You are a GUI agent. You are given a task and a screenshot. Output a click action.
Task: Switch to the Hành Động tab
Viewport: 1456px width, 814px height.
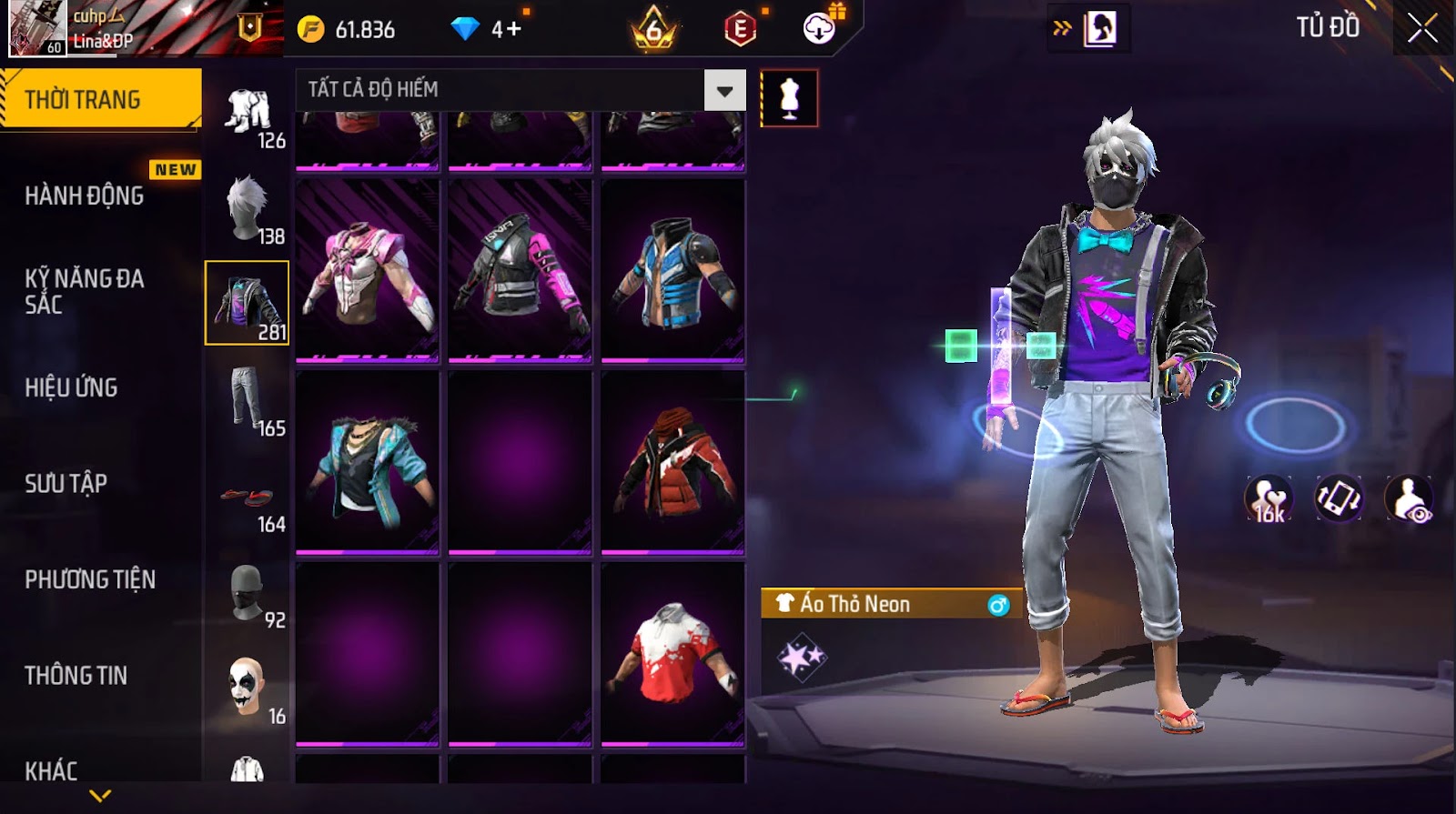click(x=85, y=196)
